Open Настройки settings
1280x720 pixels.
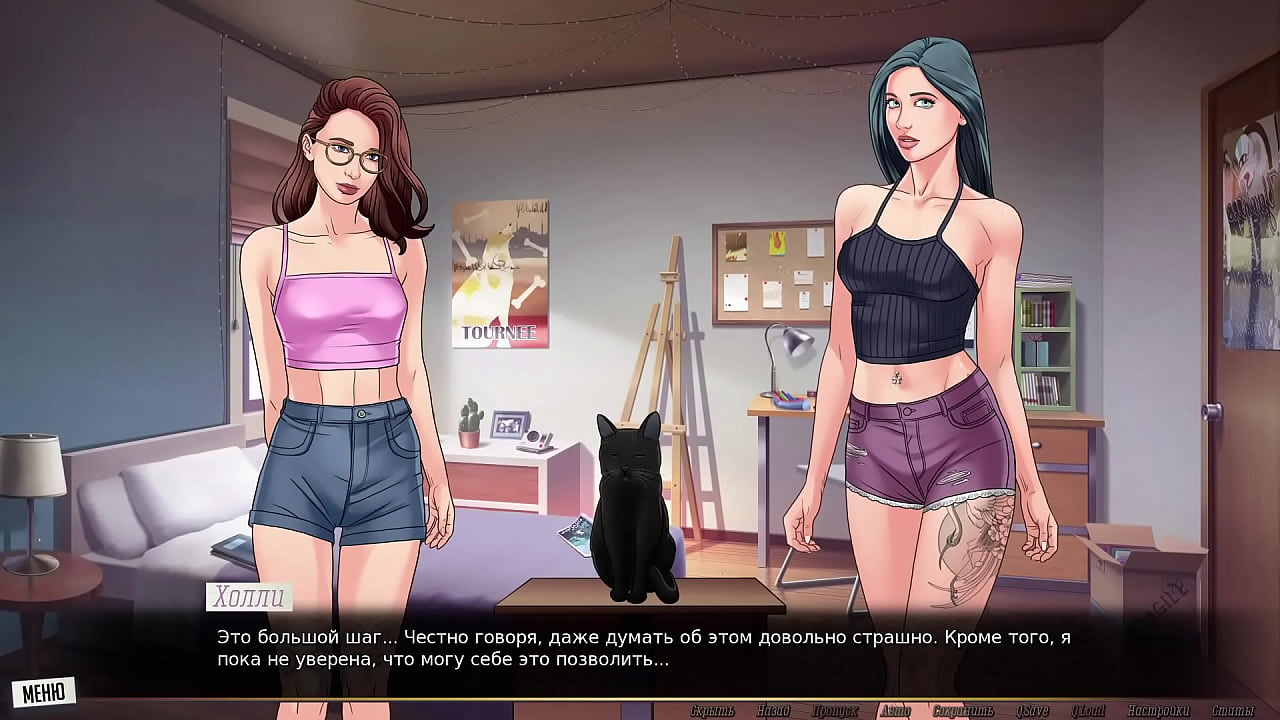click(x=1158, y=711)
